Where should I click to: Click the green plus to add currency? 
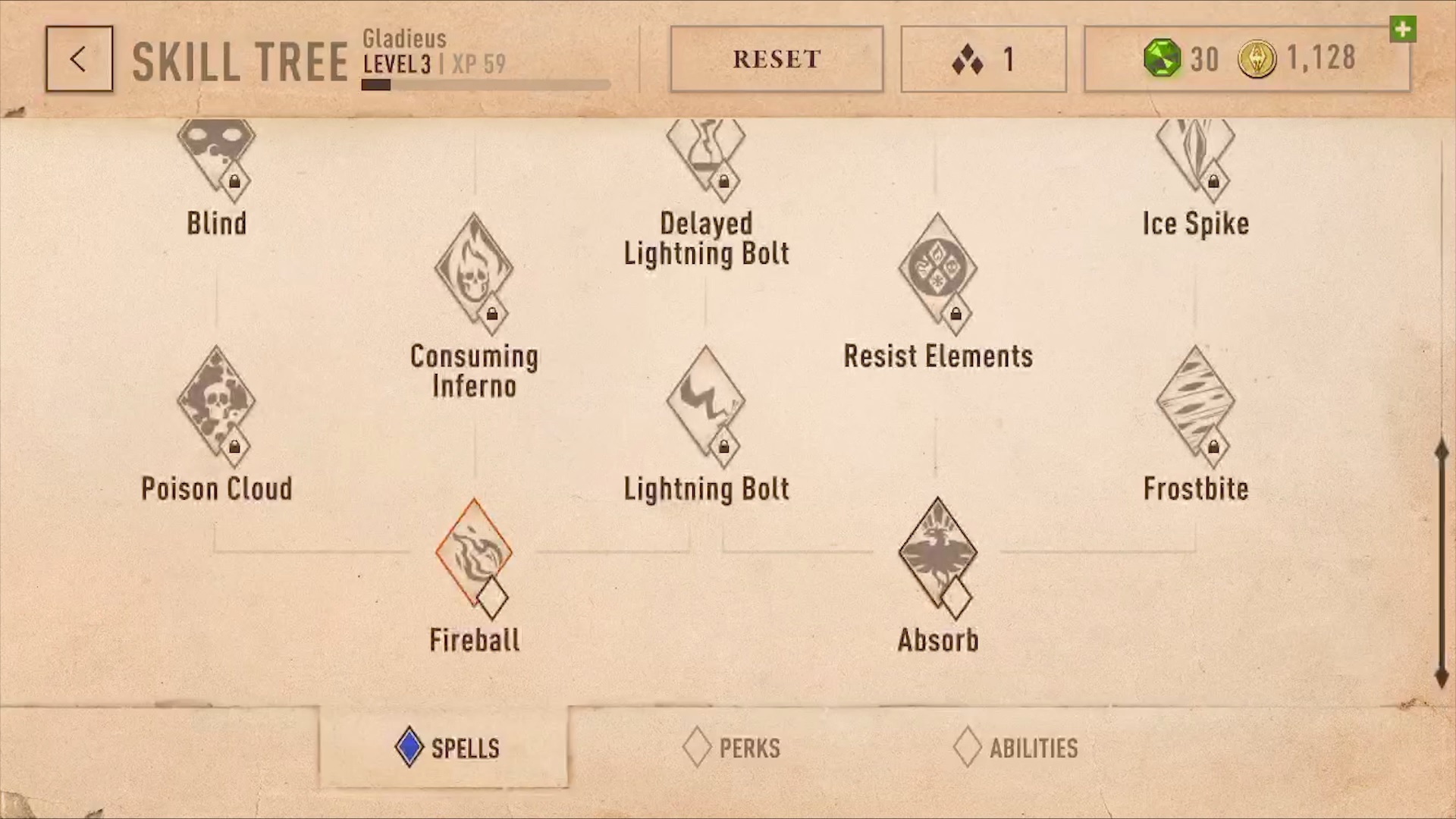pos(1403,30)
